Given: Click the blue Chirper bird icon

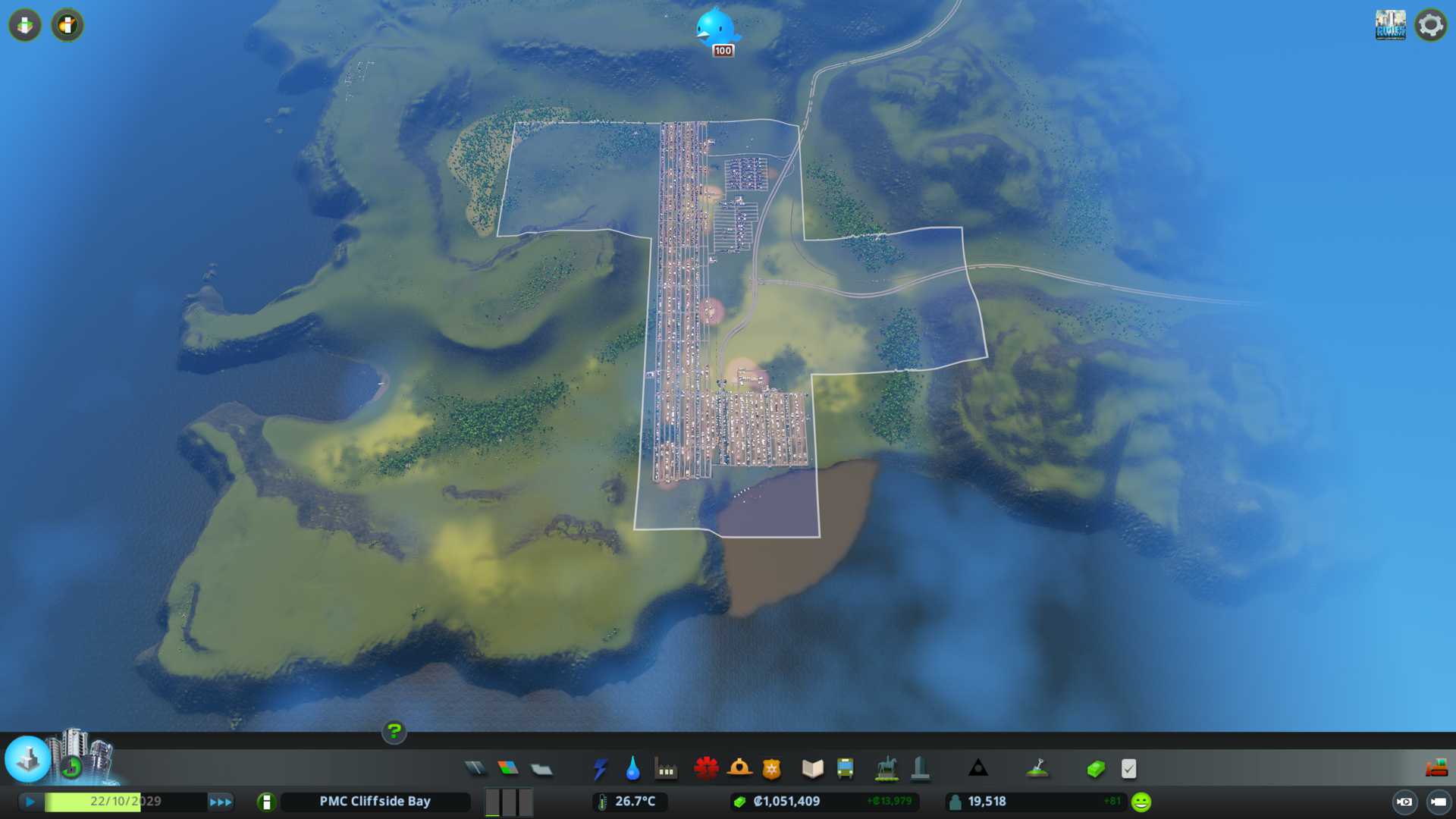Looking at the screenshot, I should tap(715, 27).
